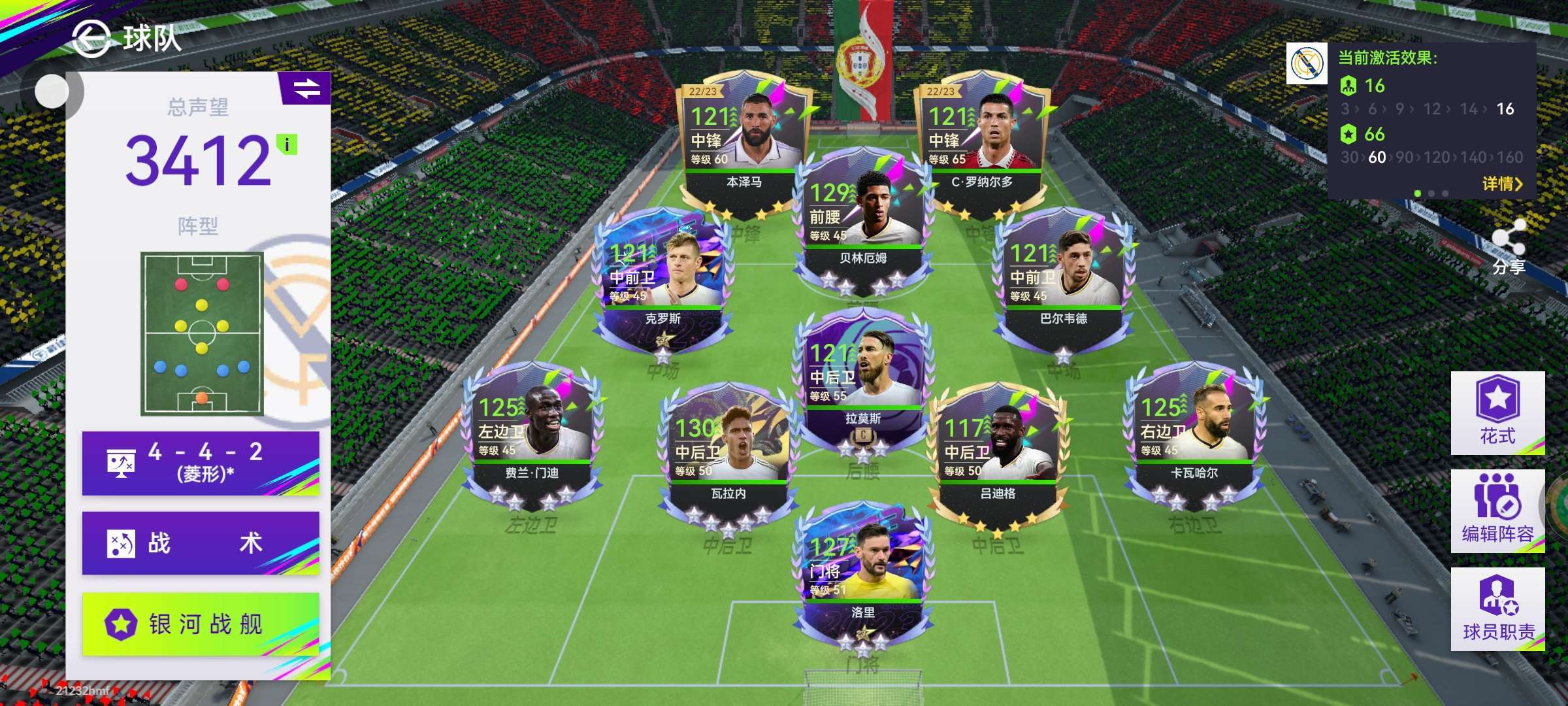The image size is (1568, 706).
Task: Open 球员职责 player roles
Action: tap(1497, 609)
